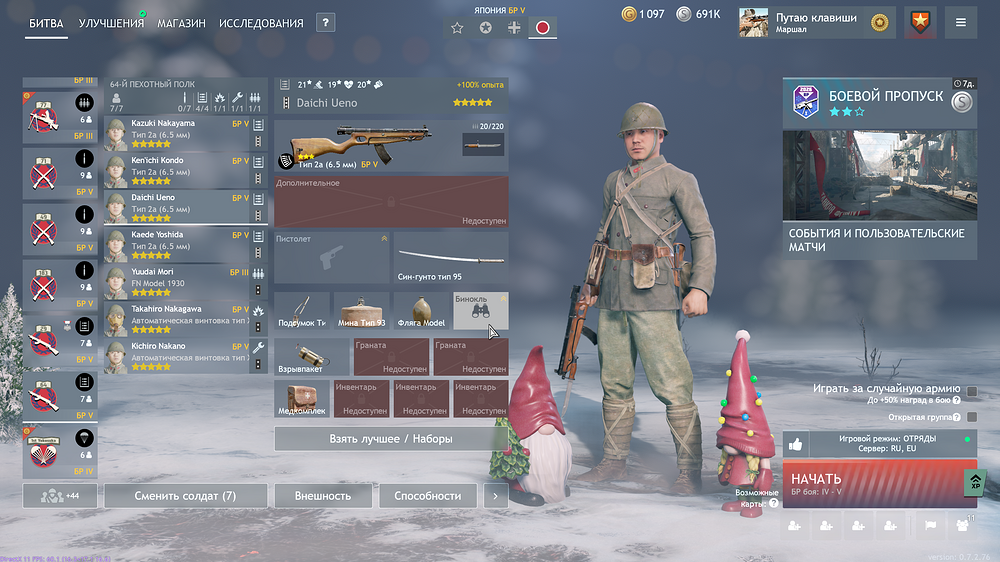Screen dimensions: 1000x562
Task: Open events and custom matches
Action: [x=880, y=240]
